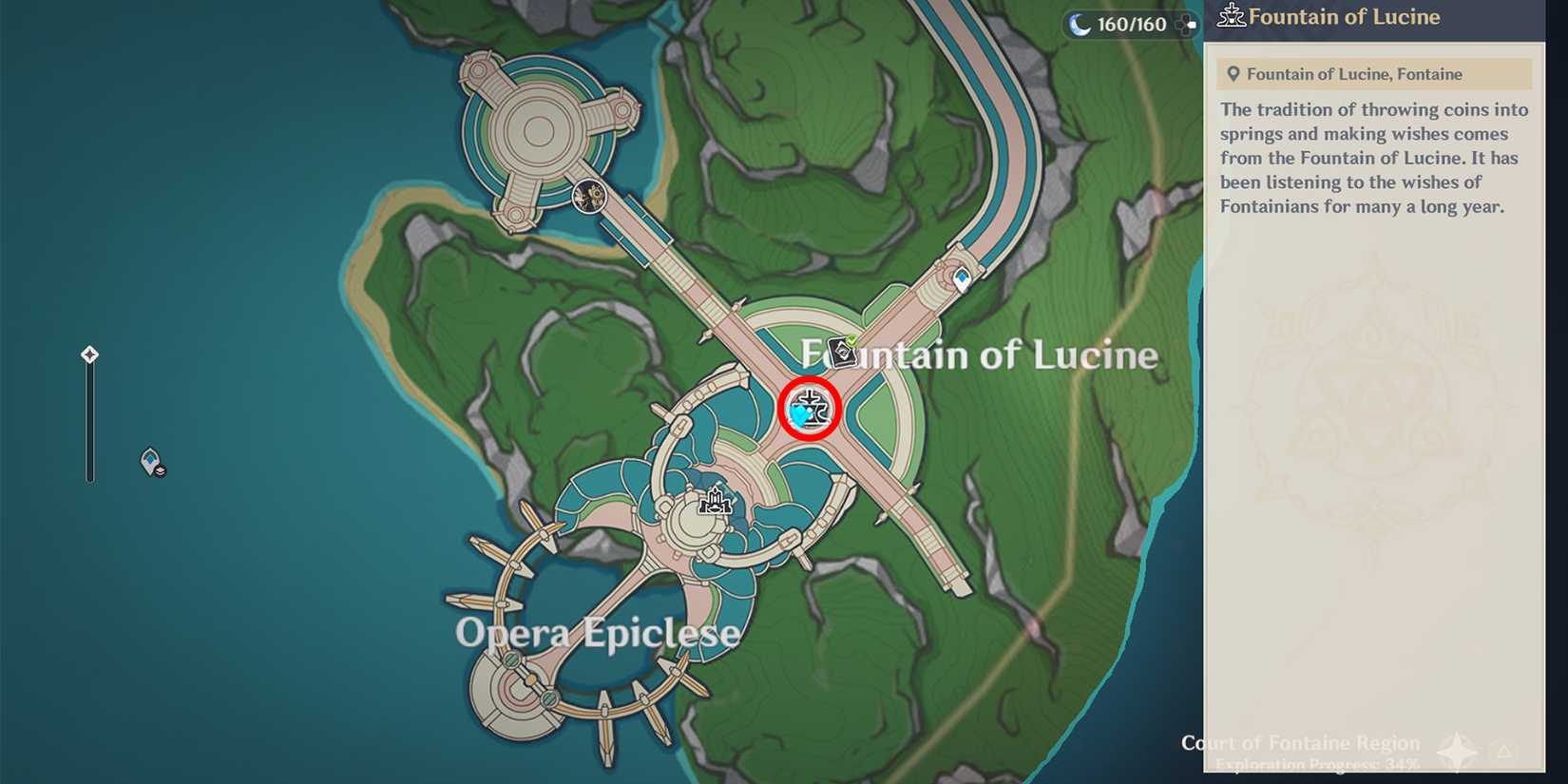Screen dimensions: 1568x784
Task: Click the waypoint pin icon on the left sidebar
Action: (x=147, y=460)
